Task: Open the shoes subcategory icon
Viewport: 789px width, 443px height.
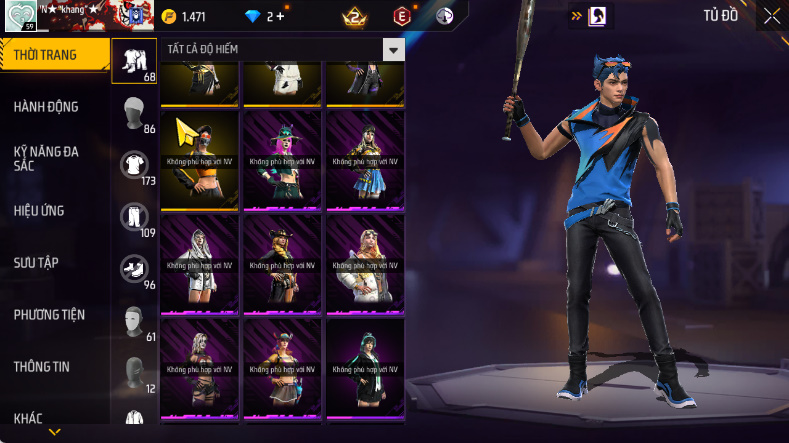Action: pos(134,268)
